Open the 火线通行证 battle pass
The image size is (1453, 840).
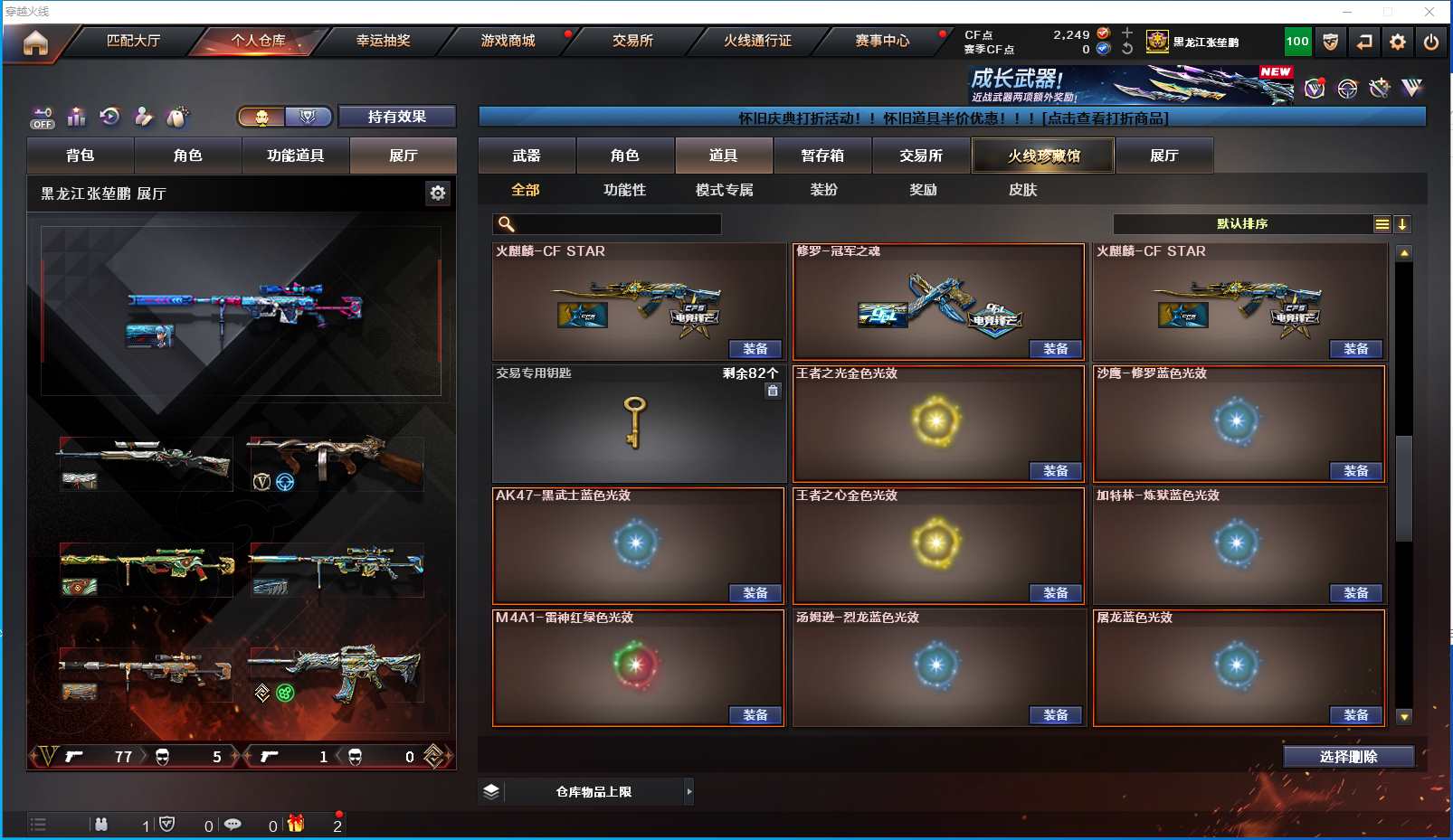[x=757, y=41]
